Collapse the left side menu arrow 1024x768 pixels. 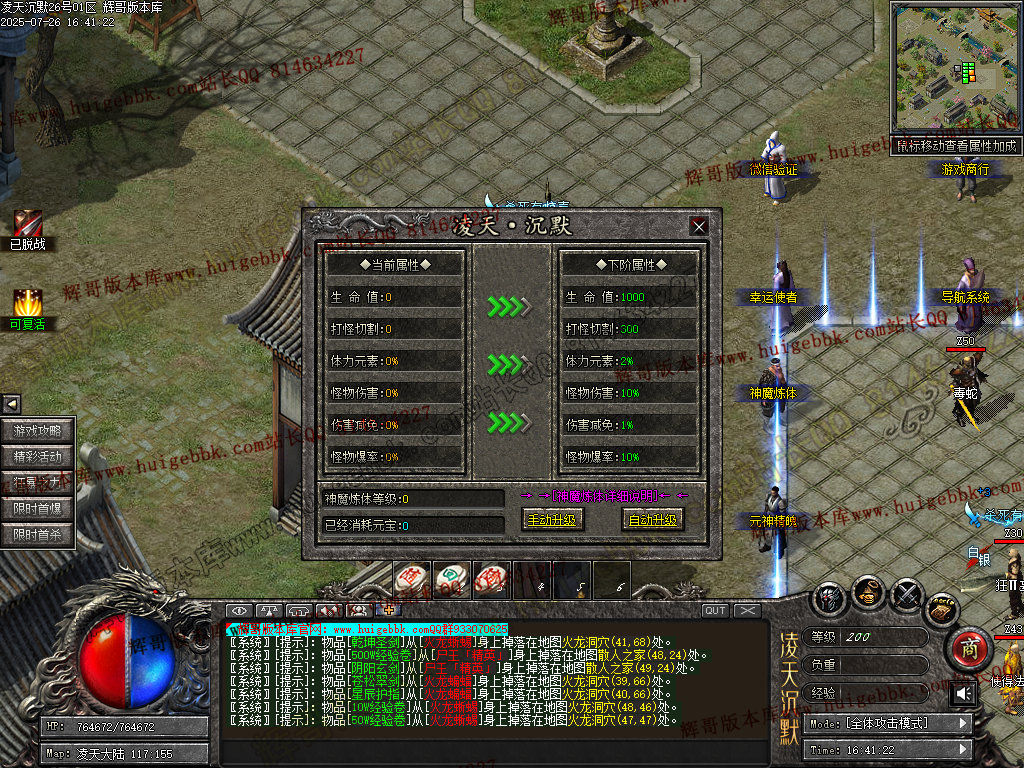pyautogui.click(x=11, y=404)
